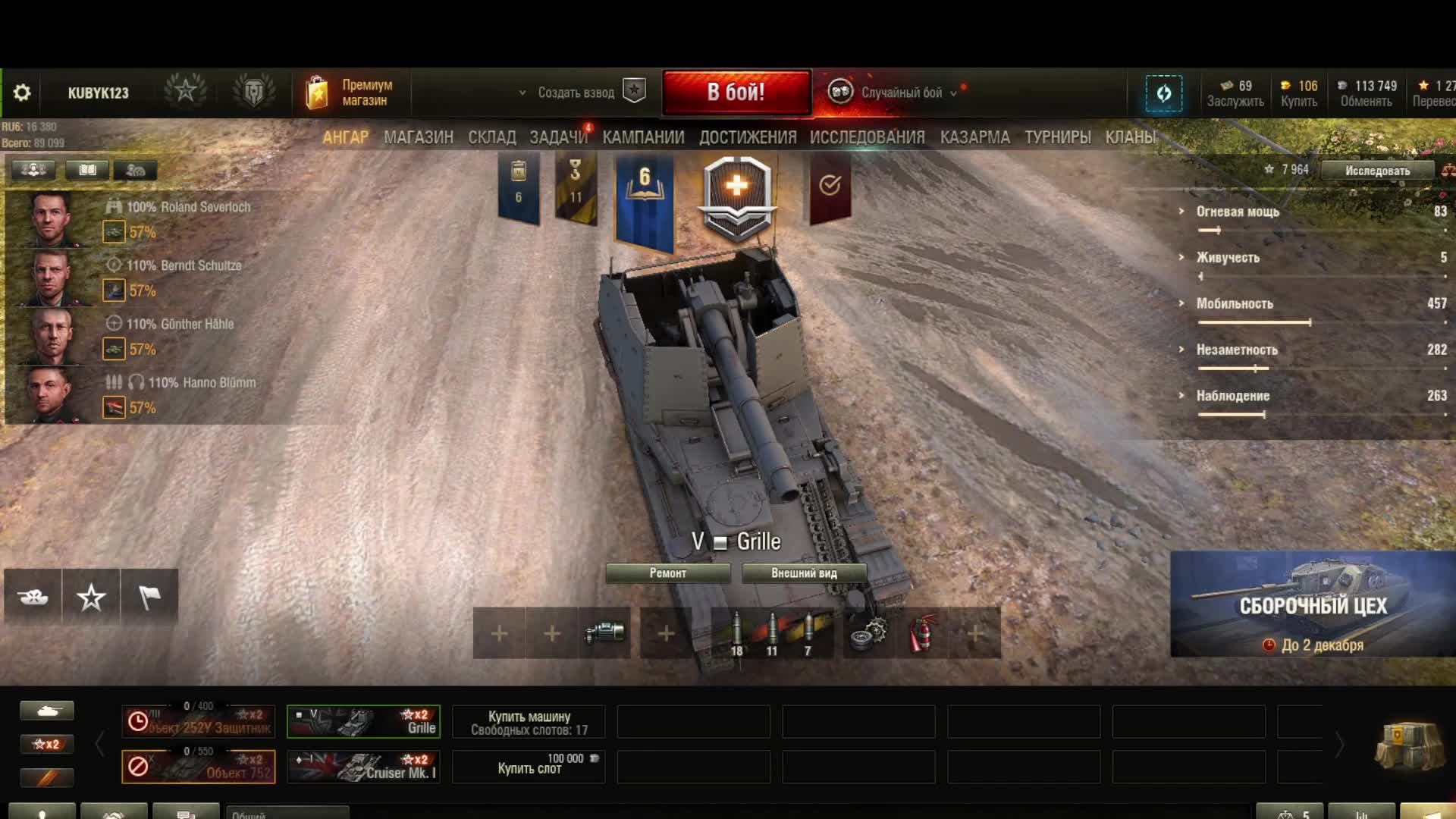Switch to the ИССЛЕДОВАНИЯ tab
This screenshot has width=1456, height=819.
pos(867,137)
